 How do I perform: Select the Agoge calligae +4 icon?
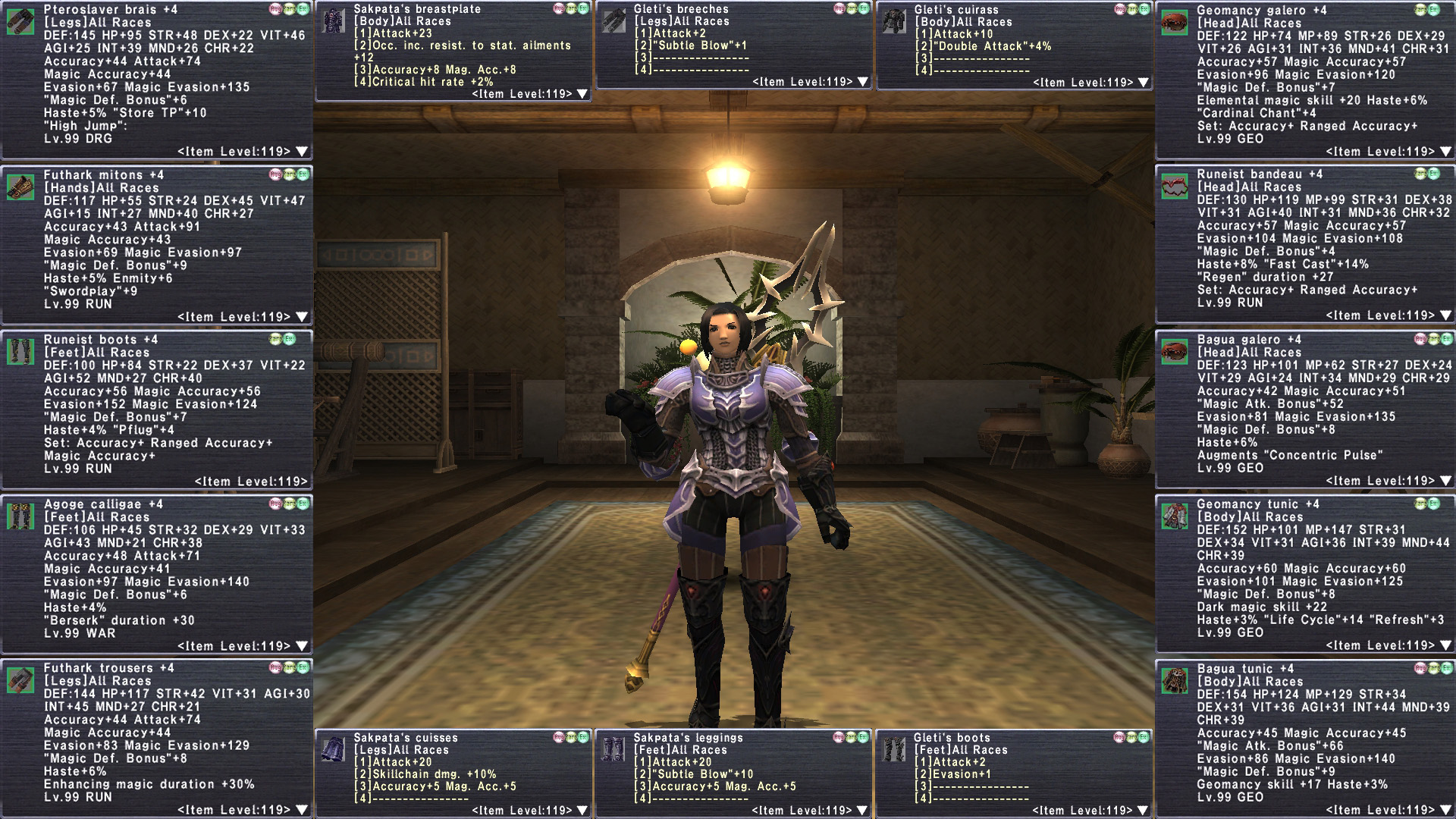tap(20, 516)
